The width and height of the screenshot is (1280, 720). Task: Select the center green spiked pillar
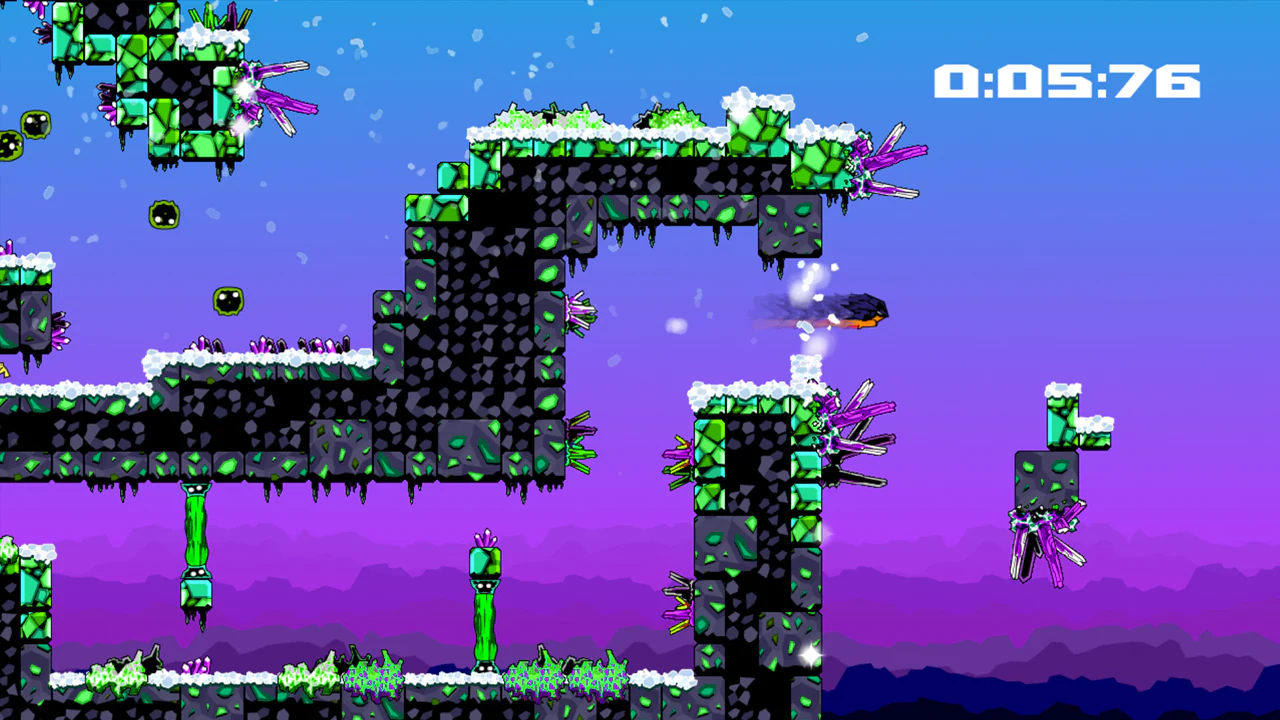[483, 610]
